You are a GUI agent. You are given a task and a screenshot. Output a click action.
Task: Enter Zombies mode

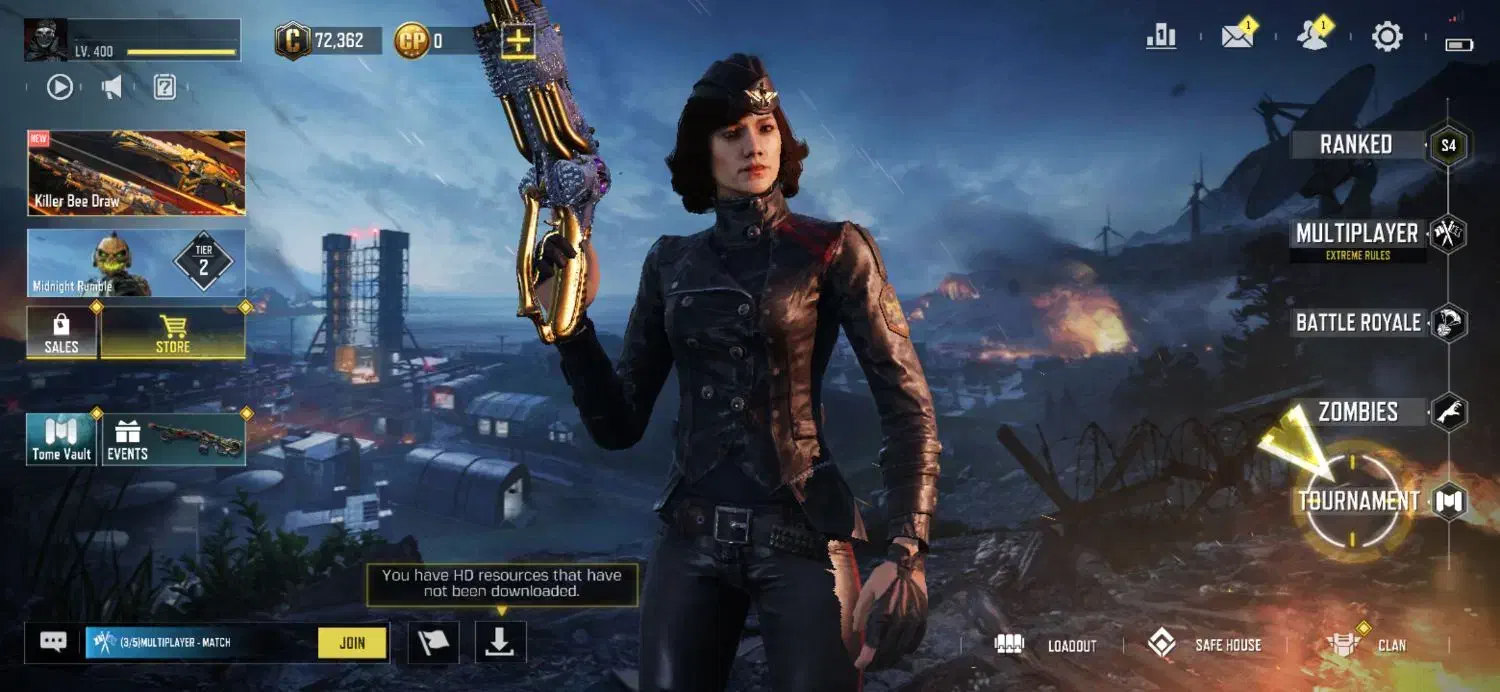click(1358, 412)
